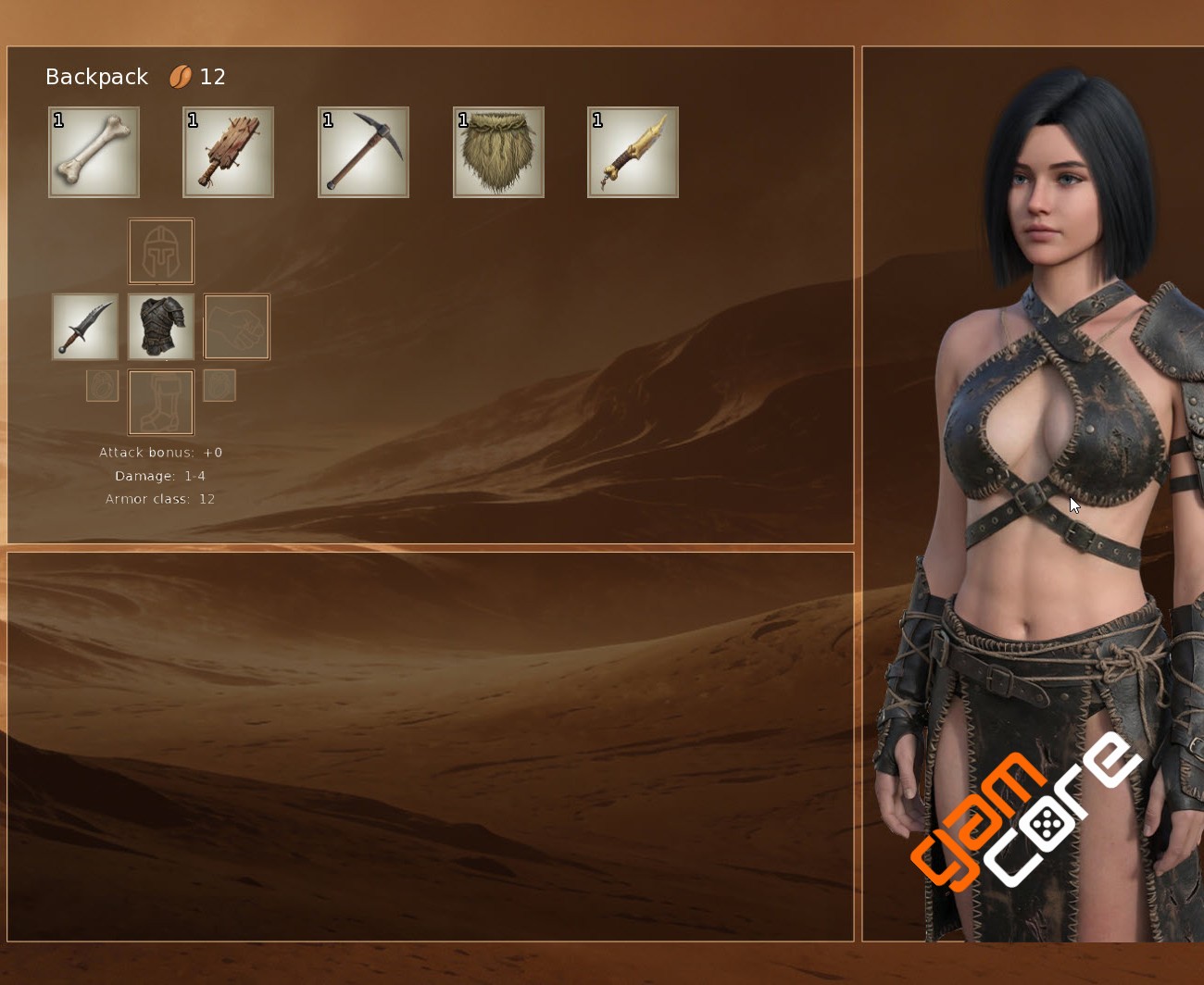Click the golden-hilted dagger item

click(633, 152)
